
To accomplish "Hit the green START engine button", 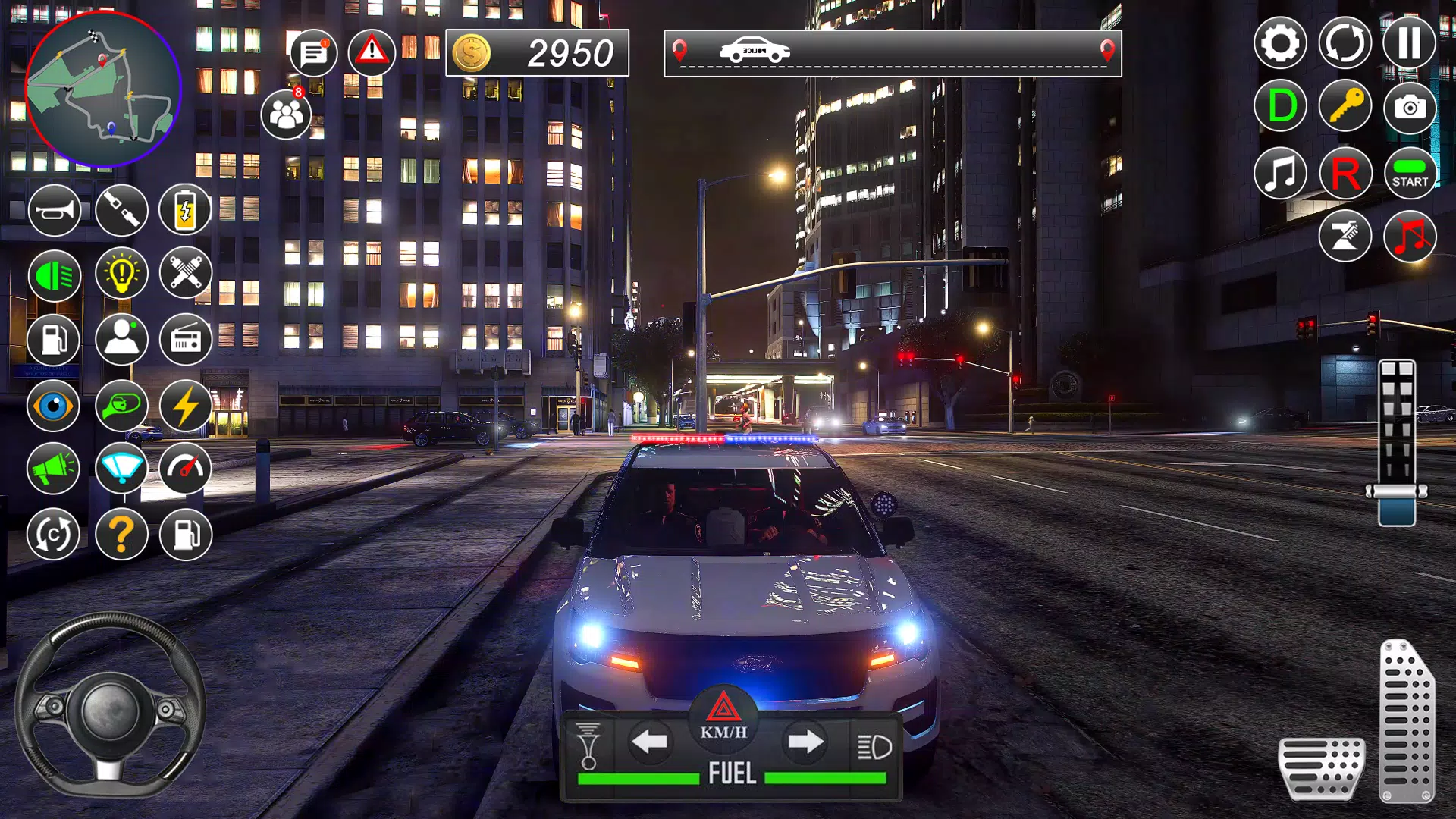I will 1410,174.
